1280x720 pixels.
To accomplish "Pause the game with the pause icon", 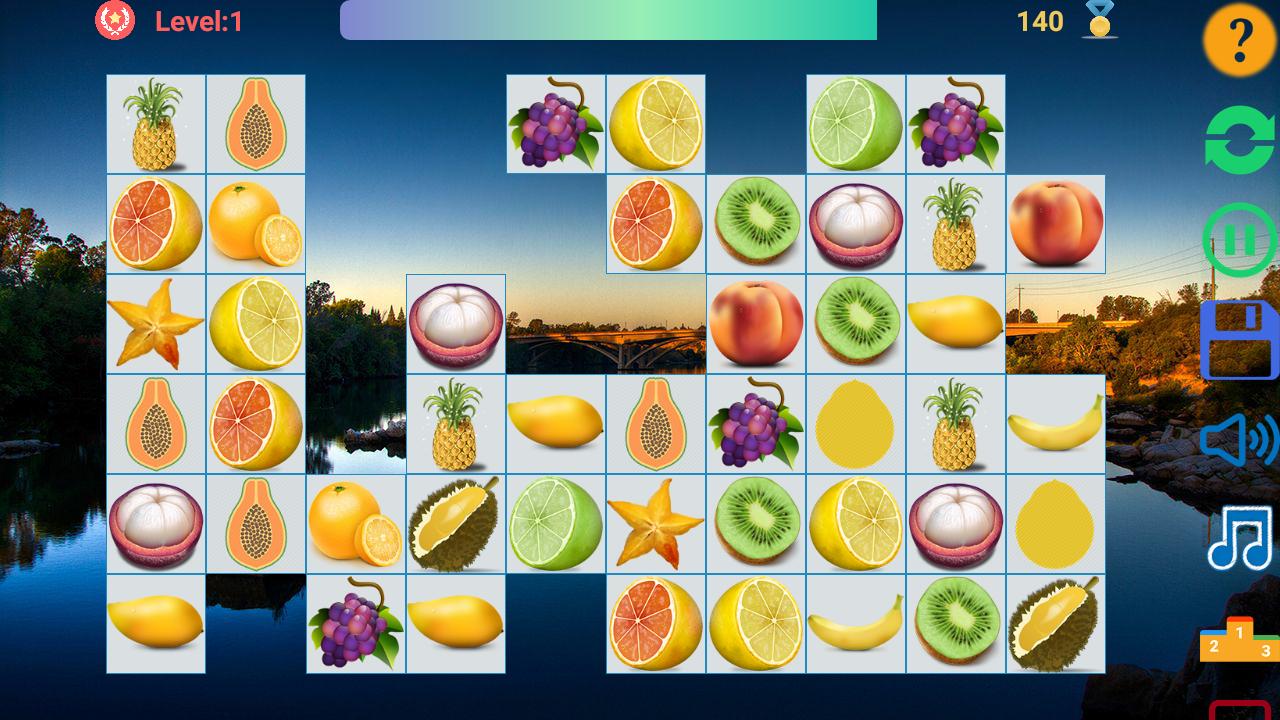I will (x=1236, y=238).
